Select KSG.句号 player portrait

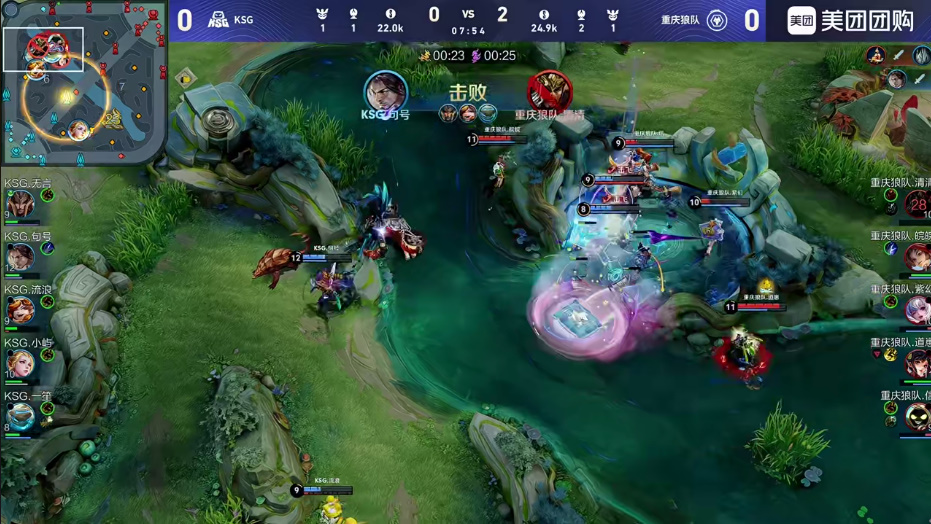tap(20, 257)
